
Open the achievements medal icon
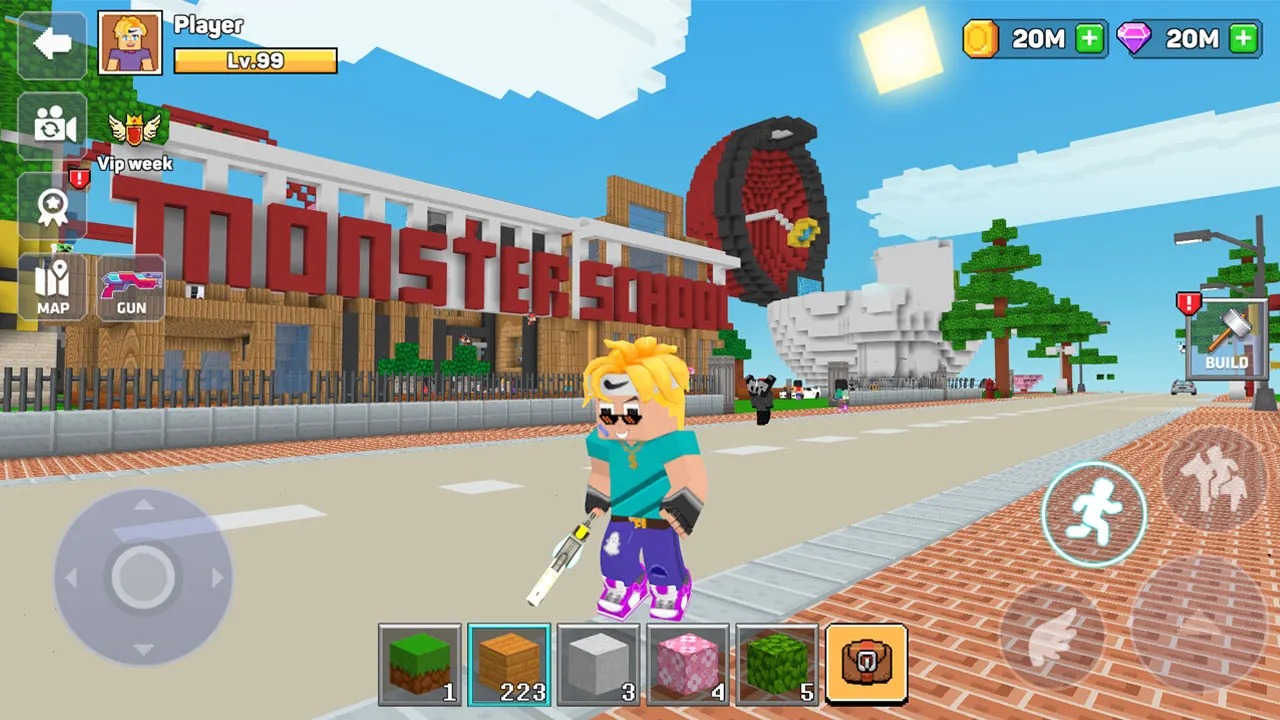point(51,205)
